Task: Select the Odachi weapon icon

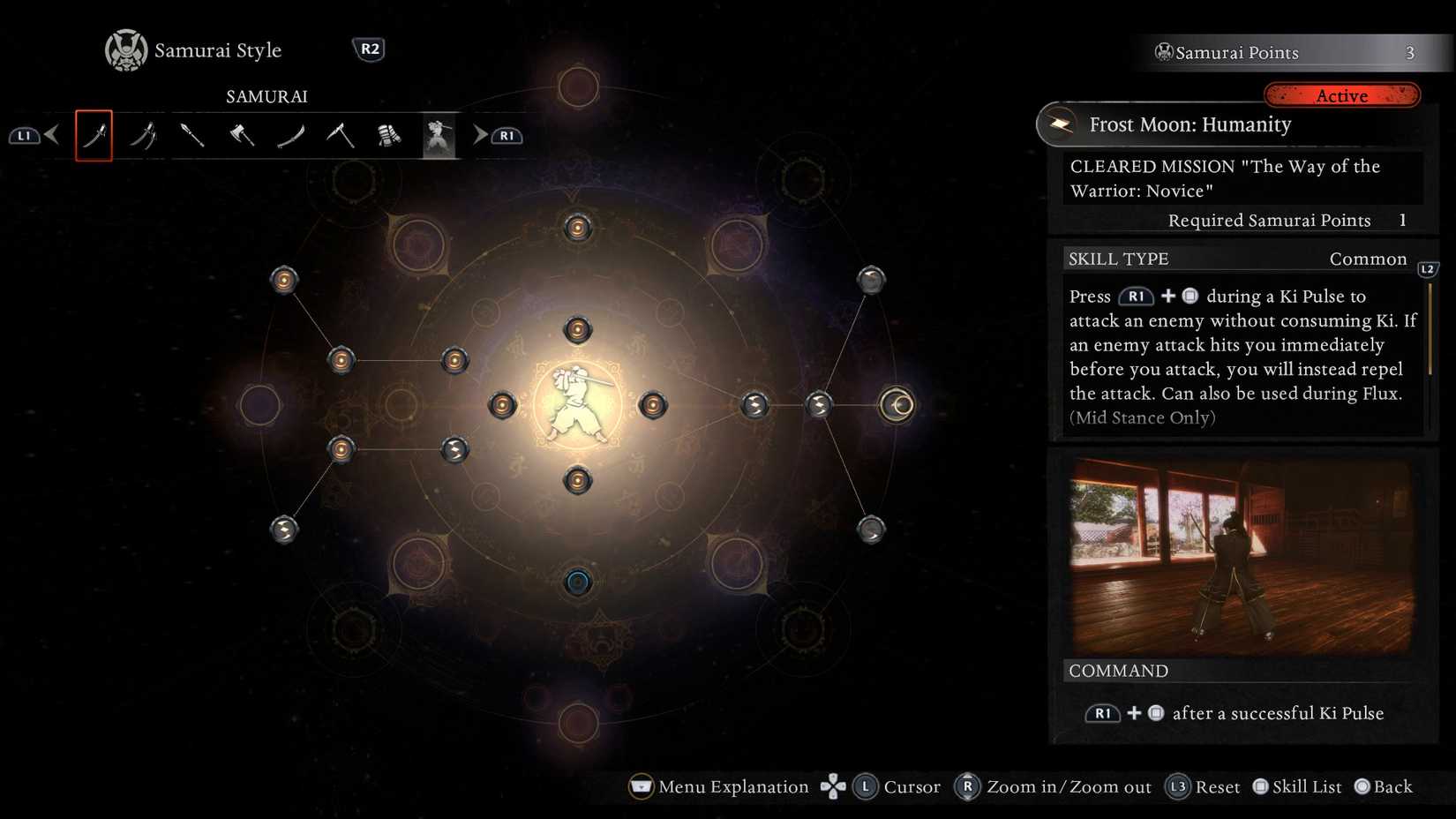Action: coord(291,136)
